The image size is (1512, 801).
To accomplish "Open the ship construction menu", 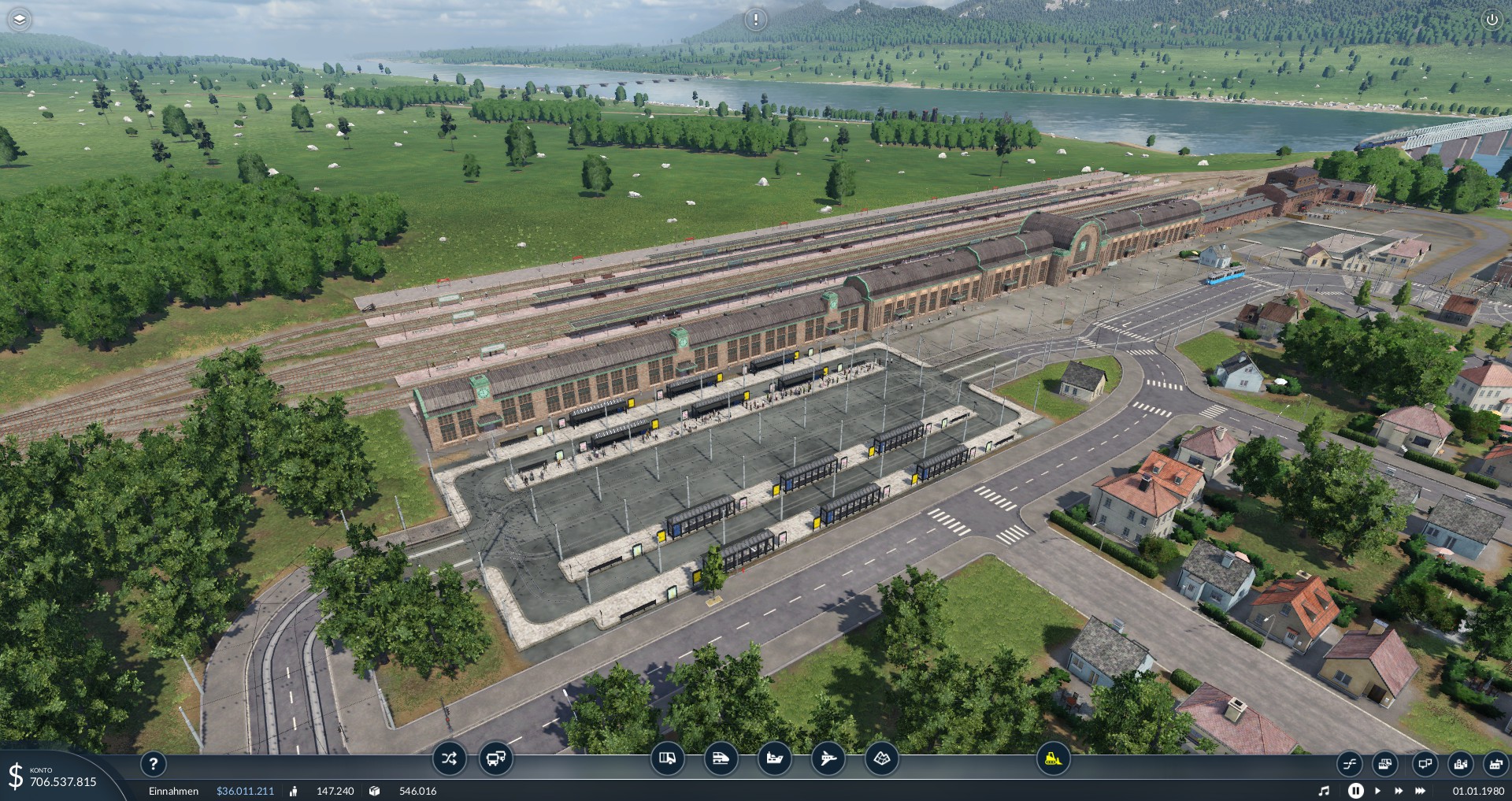I will pyautogui.click(x=774, y=759).
